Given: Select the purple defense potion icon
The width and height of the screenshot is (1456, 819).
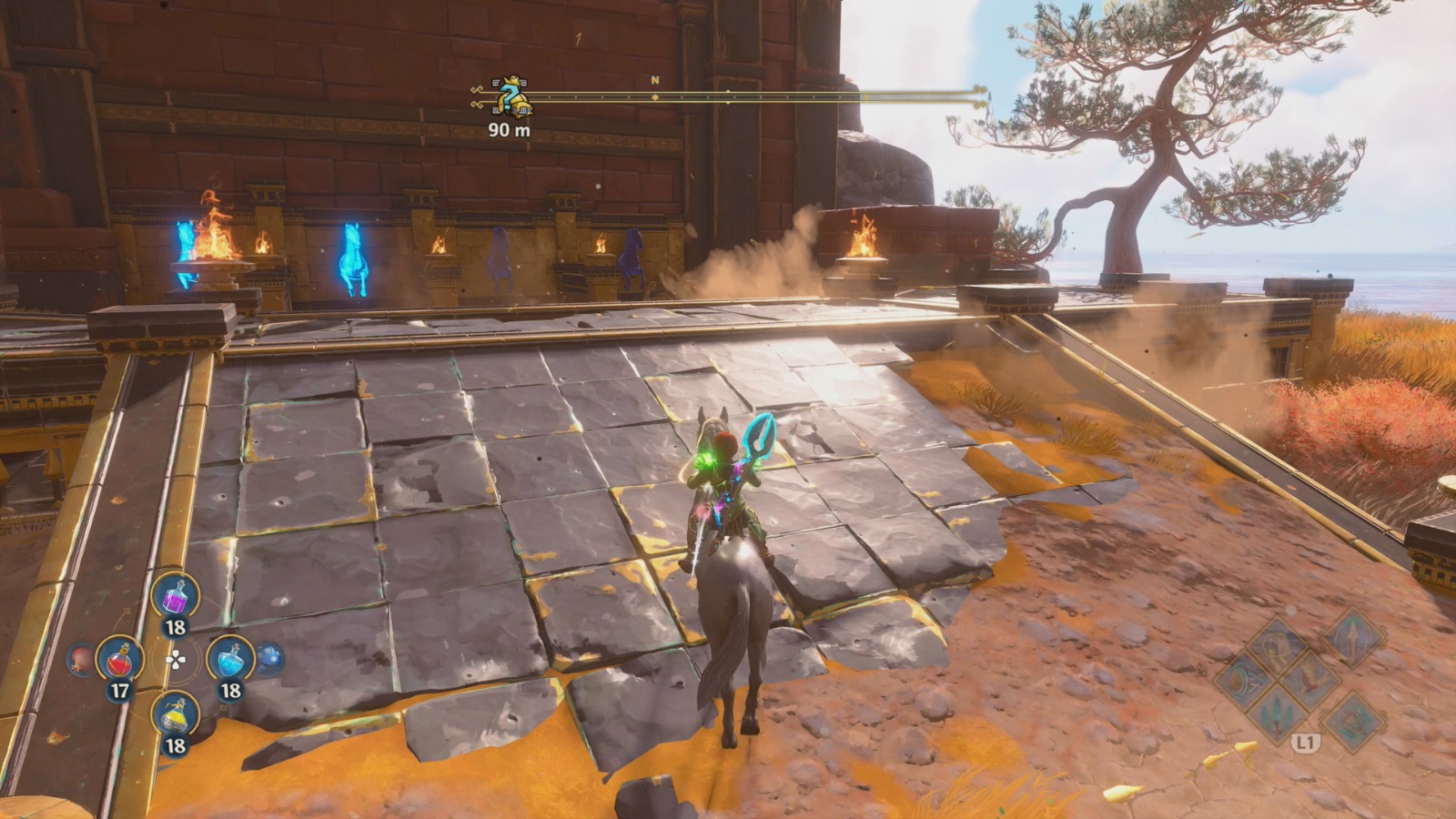Looking at the screenshot, I should click(x=176, y=596).
